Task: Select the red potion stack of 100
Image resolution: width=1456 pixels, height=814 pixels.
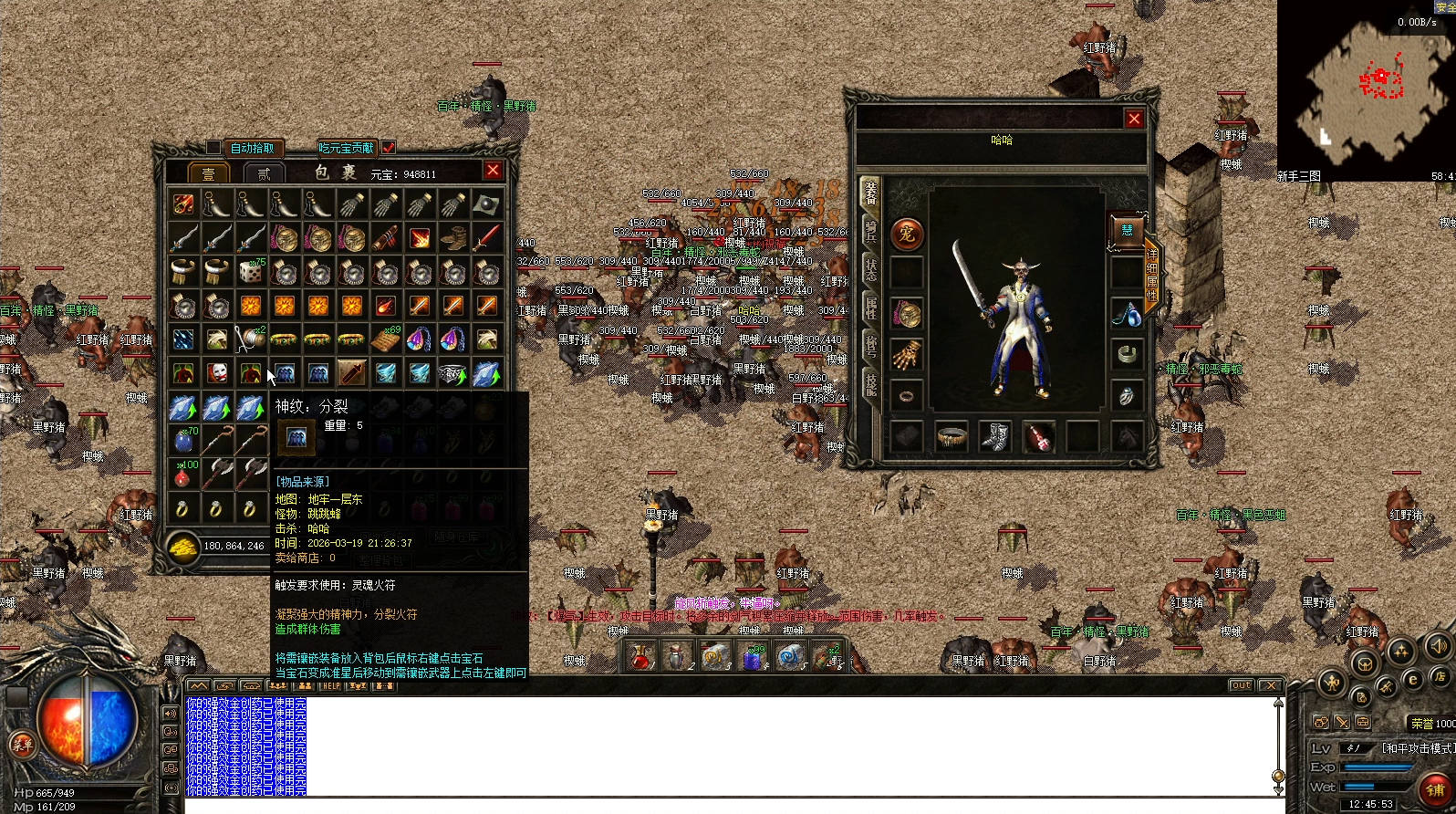Action: tap(182, 475)
